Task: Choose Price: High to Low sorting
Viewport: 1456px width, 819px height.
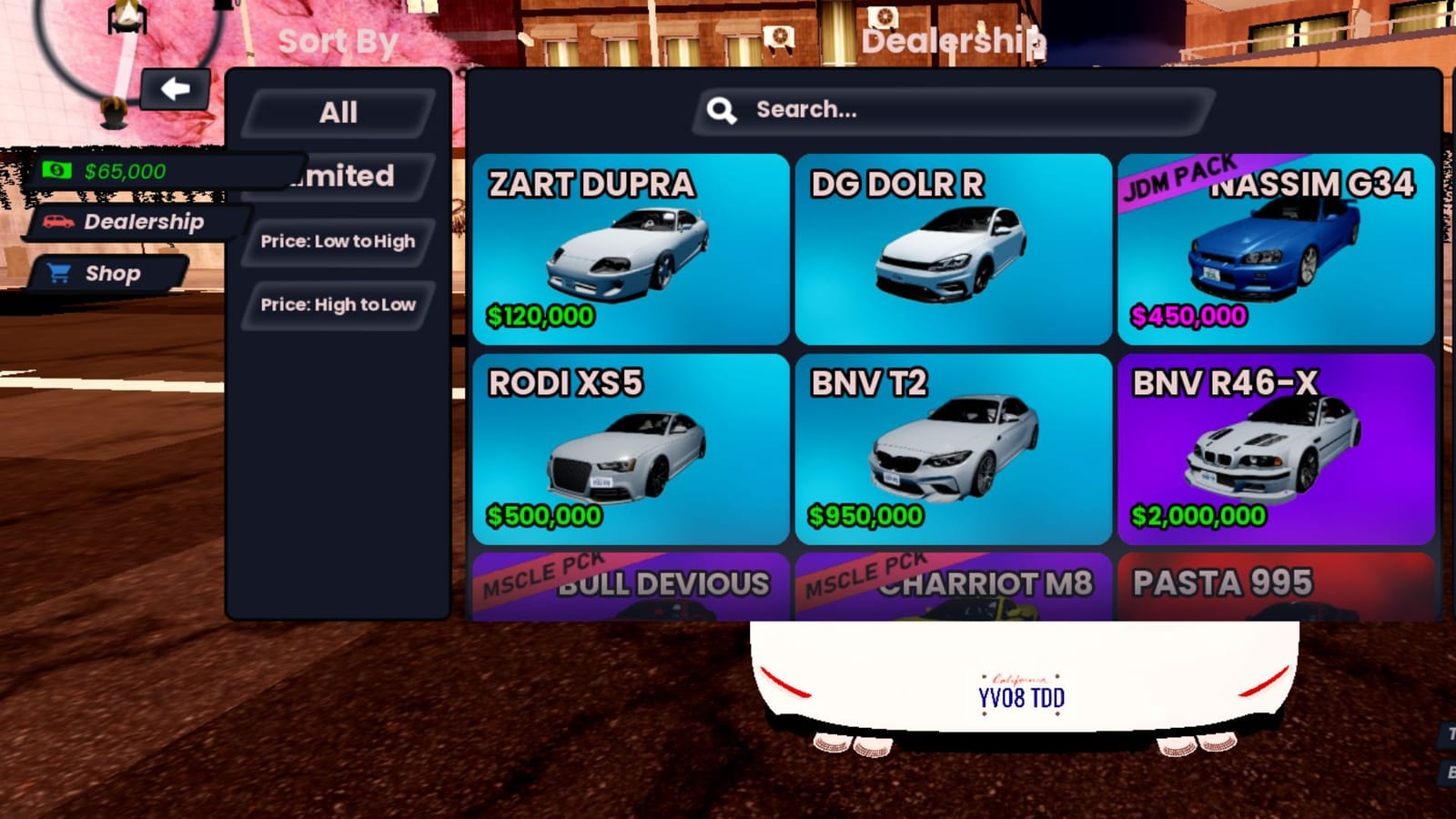Action: [338, 305]
